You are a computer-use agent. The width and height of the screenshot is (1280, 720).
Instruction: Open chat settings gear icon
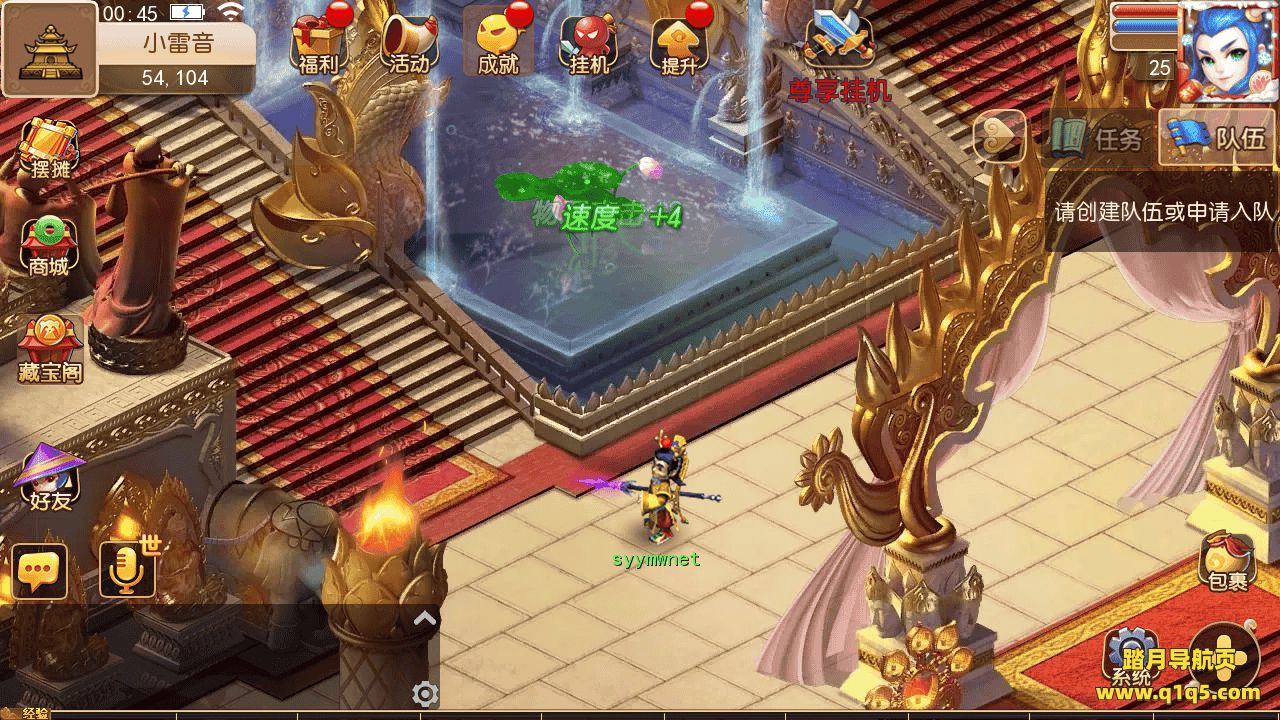[425, 693]
